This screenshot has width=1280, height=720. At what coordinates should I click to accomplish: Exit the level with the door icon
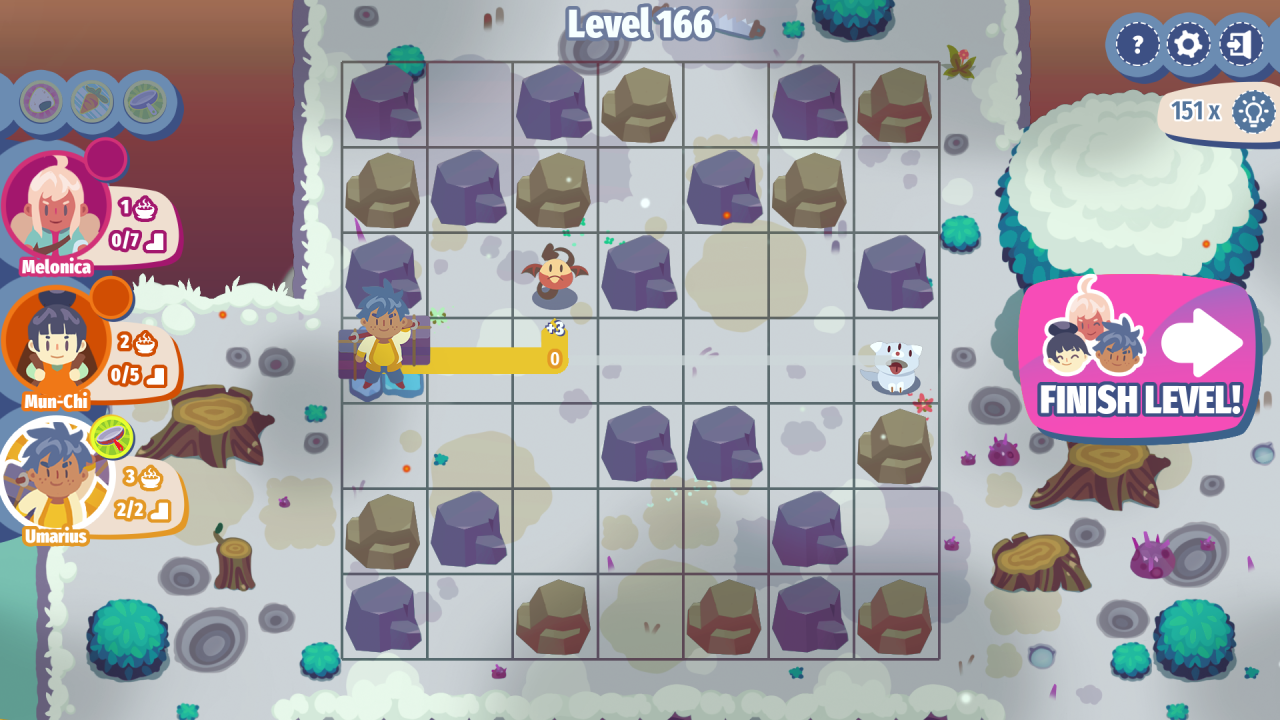1241,44
